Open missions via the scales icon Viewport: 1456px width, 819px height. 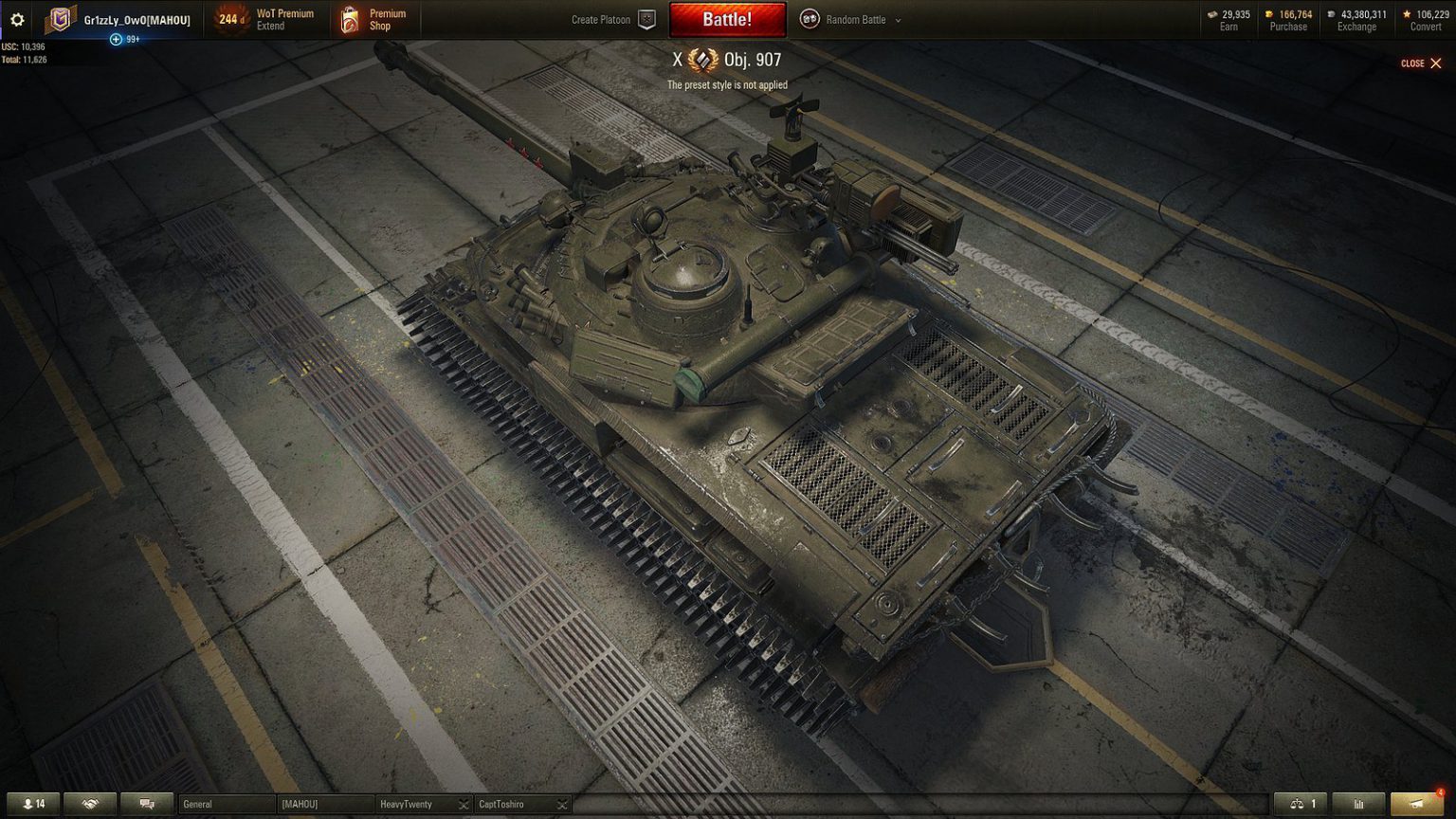[1300, 803]
